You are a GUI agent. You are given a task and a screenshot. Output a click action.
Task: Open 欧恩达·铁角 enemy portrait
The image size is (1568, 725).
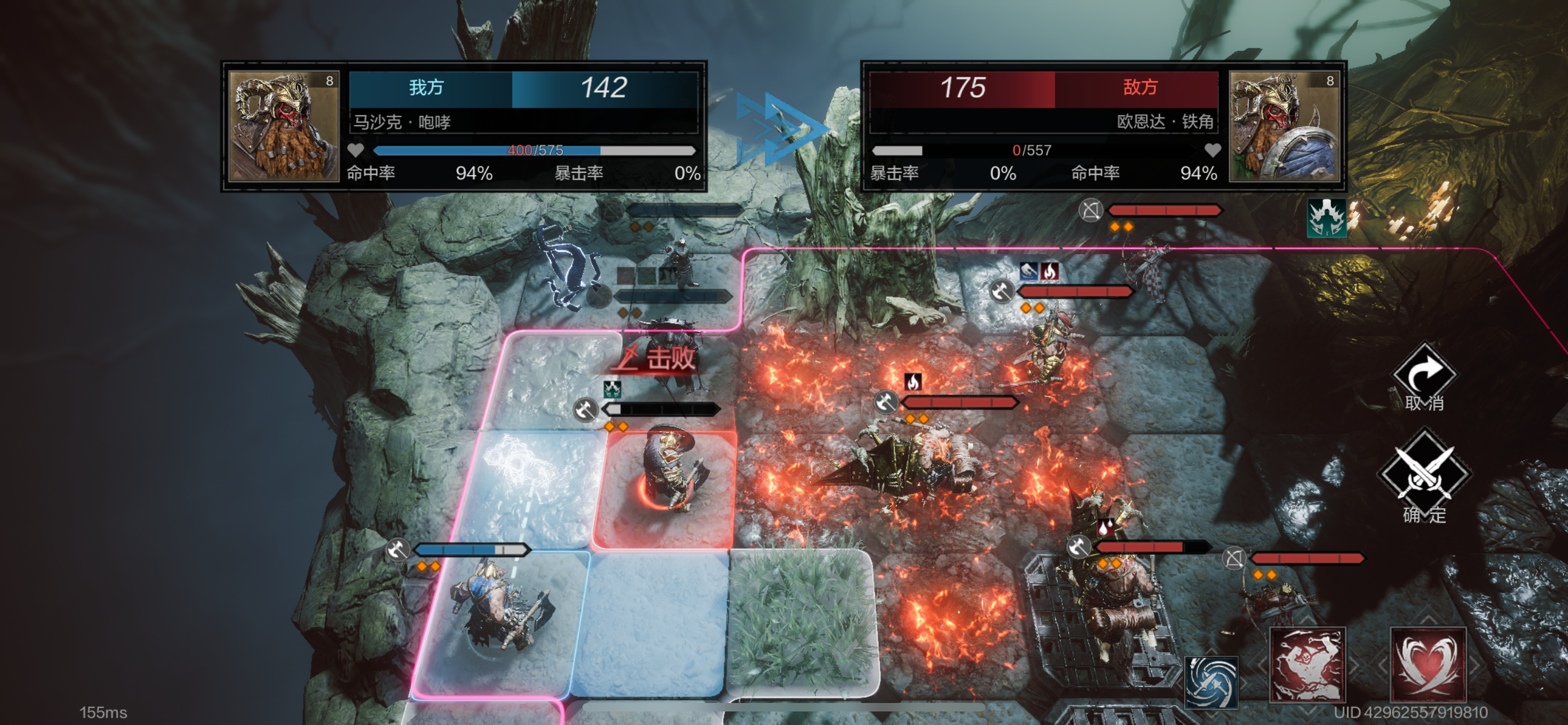(x=1284, y=126)
